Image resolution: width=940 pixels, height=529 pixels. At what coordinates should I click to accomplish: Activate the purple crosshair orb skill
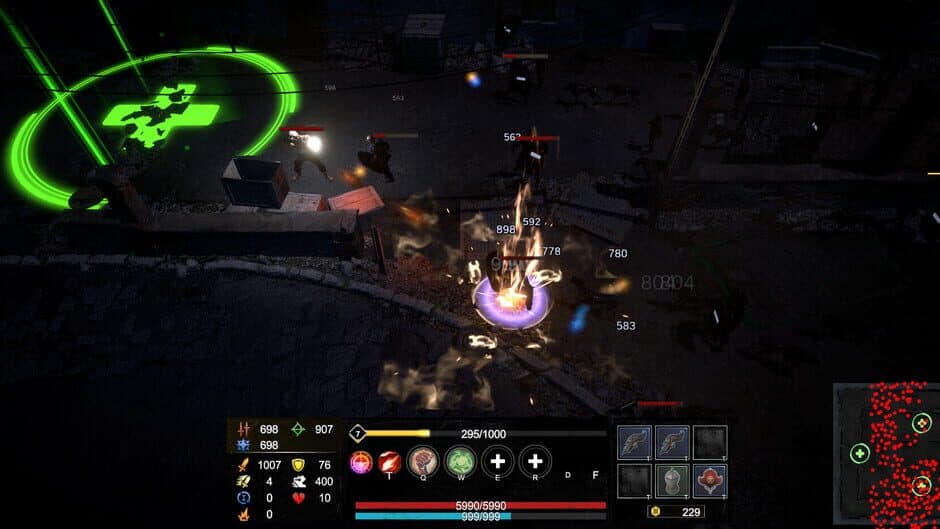[361, 462]
